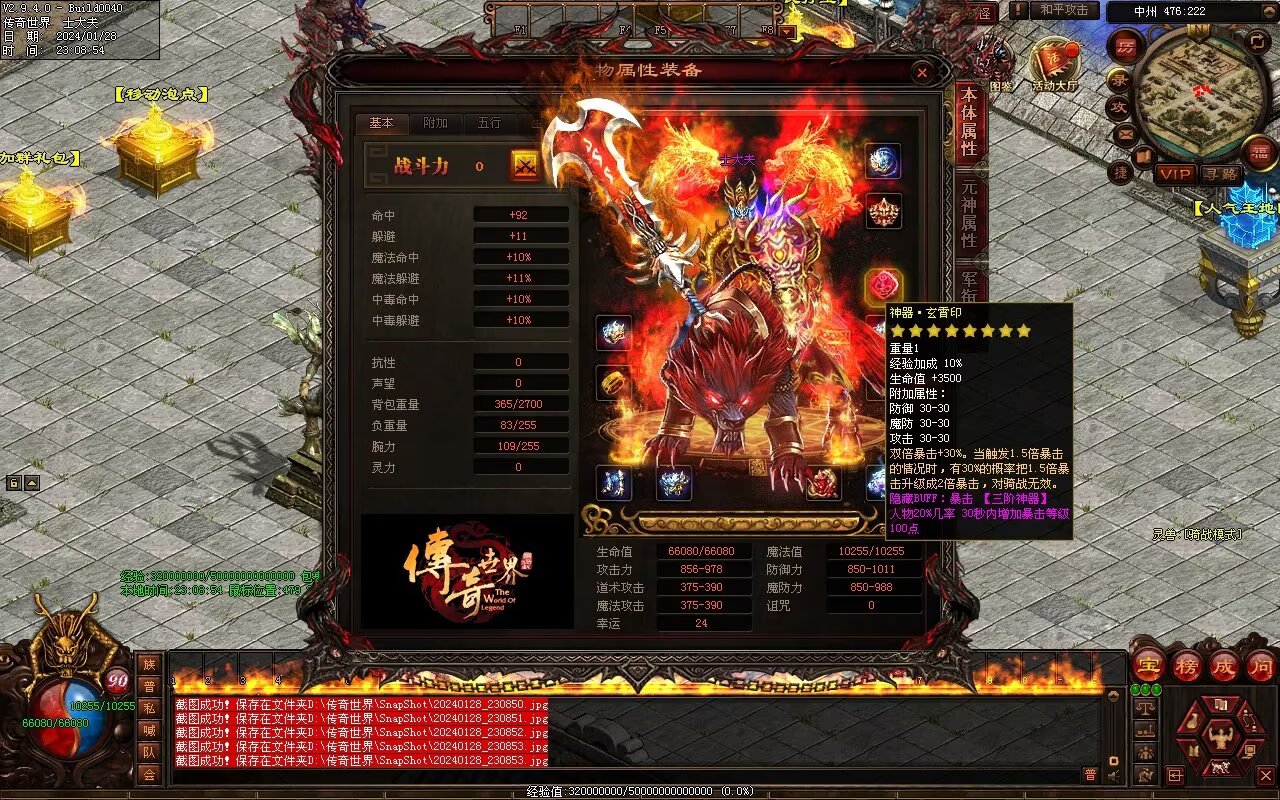Select the 基本 attributes tab

(382, 123)
